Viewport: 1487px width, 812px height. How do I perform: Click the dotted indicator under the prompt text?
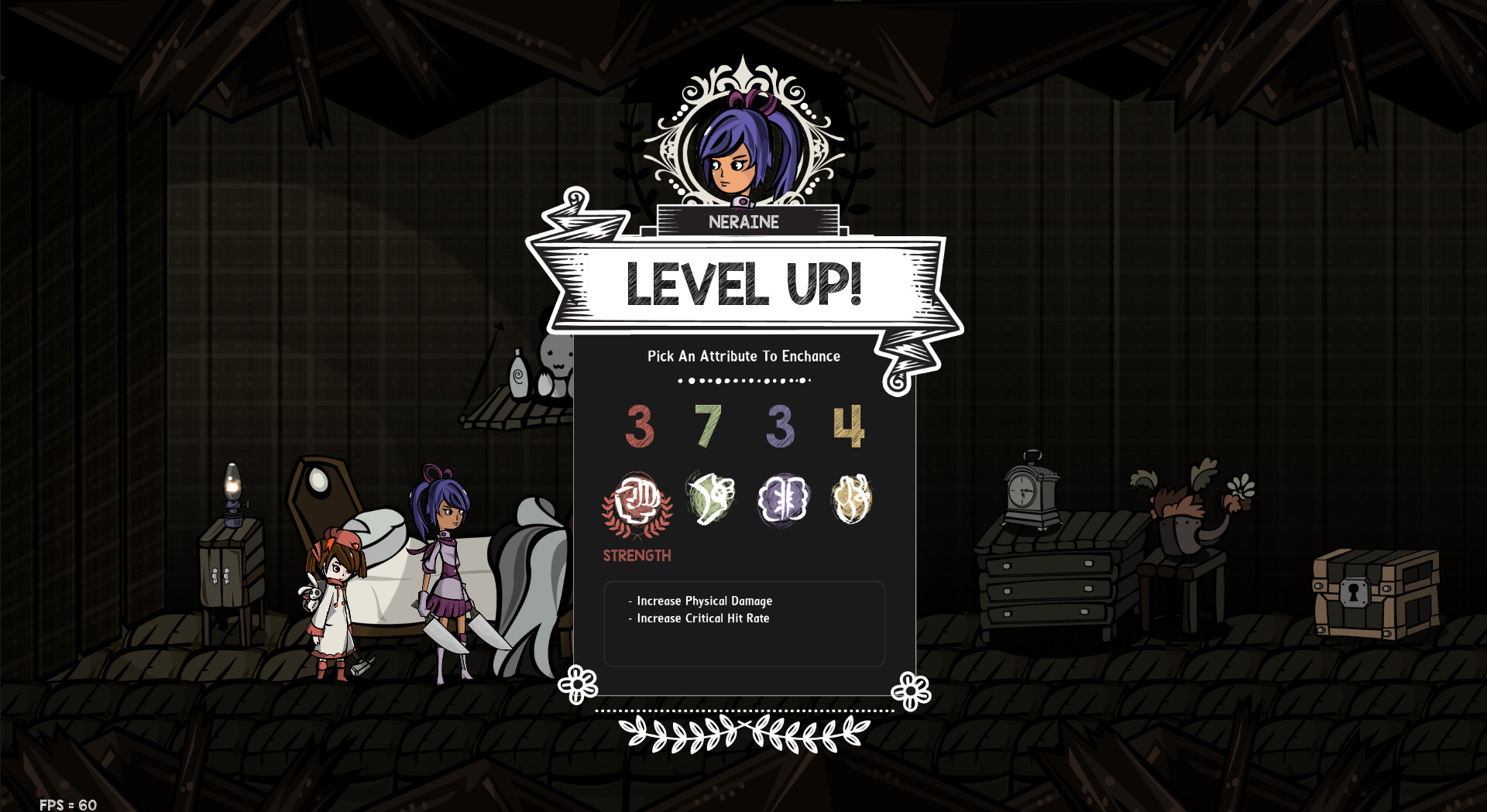[743, 380]
